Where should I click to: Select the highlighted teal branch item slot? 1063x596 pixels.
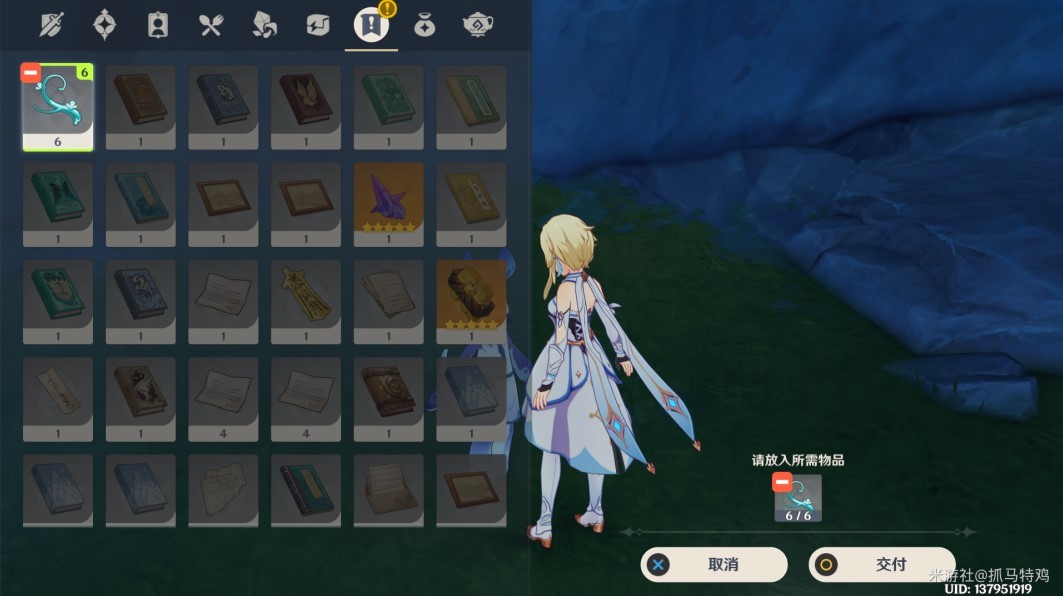coord(58,107)
